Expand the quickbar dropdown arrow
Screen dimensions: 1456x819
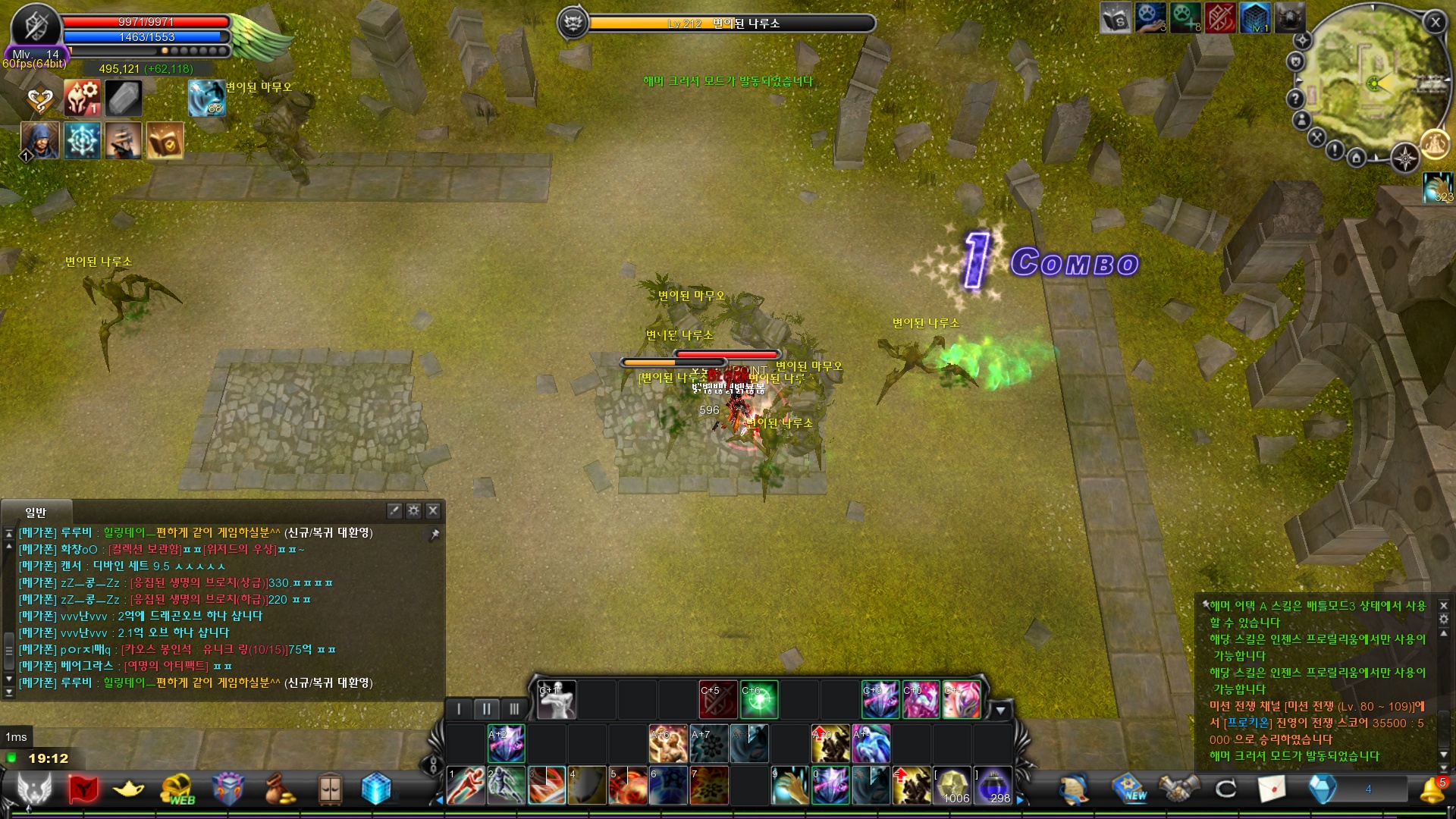[1001, 711]
